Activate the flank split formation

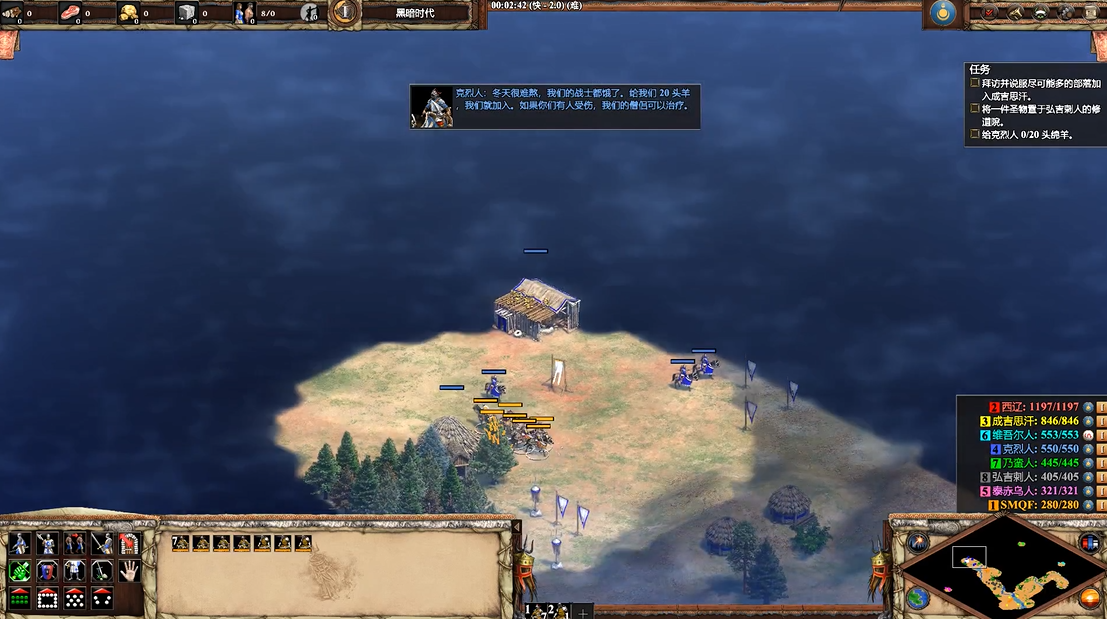[x=100, y=598]
